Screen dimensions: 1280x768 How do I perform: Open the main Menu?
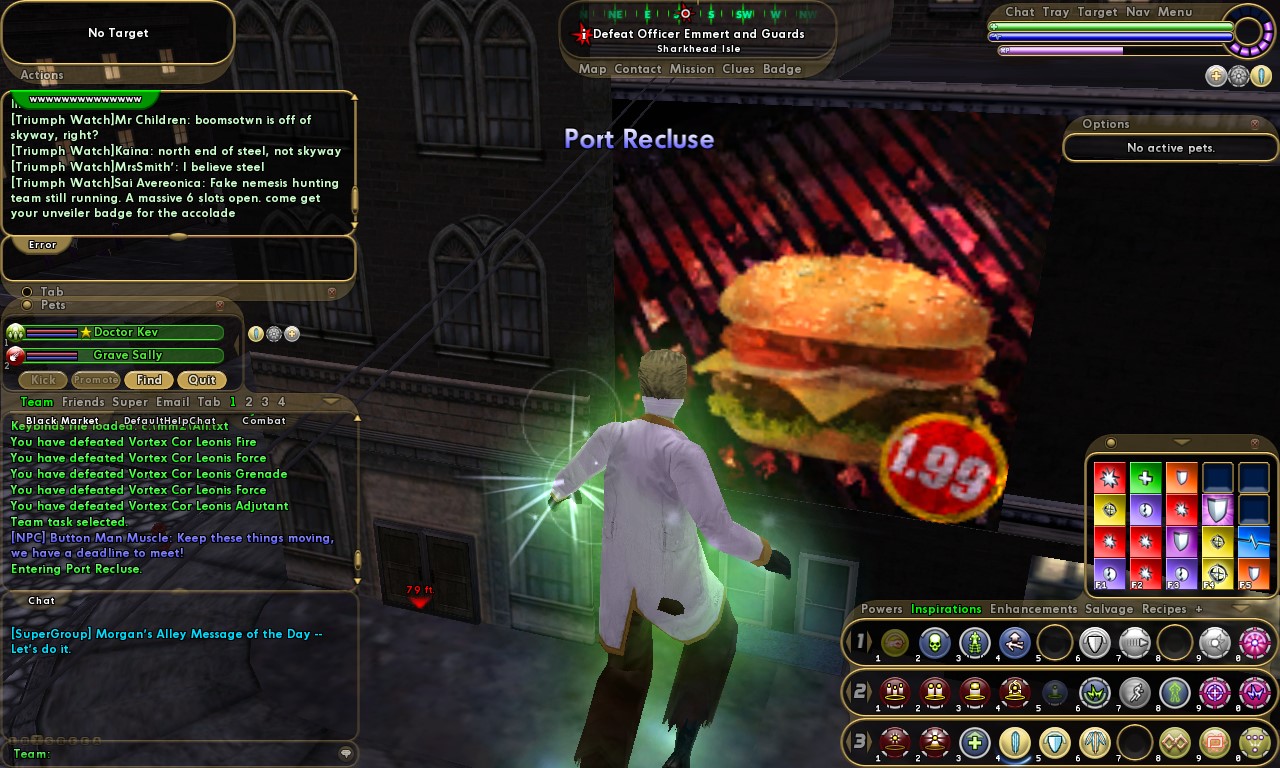tap(1175, 12)
